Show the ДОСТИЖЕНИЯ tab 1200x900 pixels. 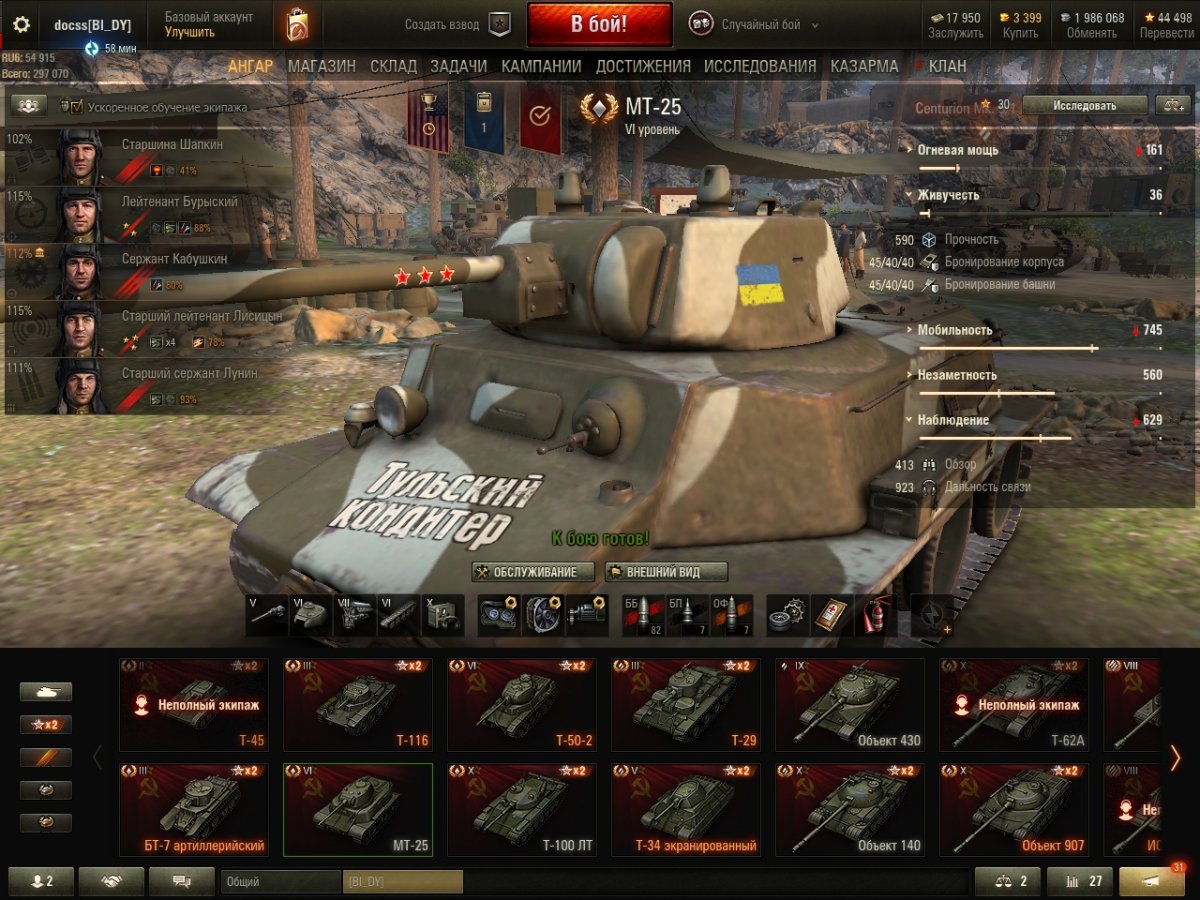pyautogui.click(x=643, y=66)
